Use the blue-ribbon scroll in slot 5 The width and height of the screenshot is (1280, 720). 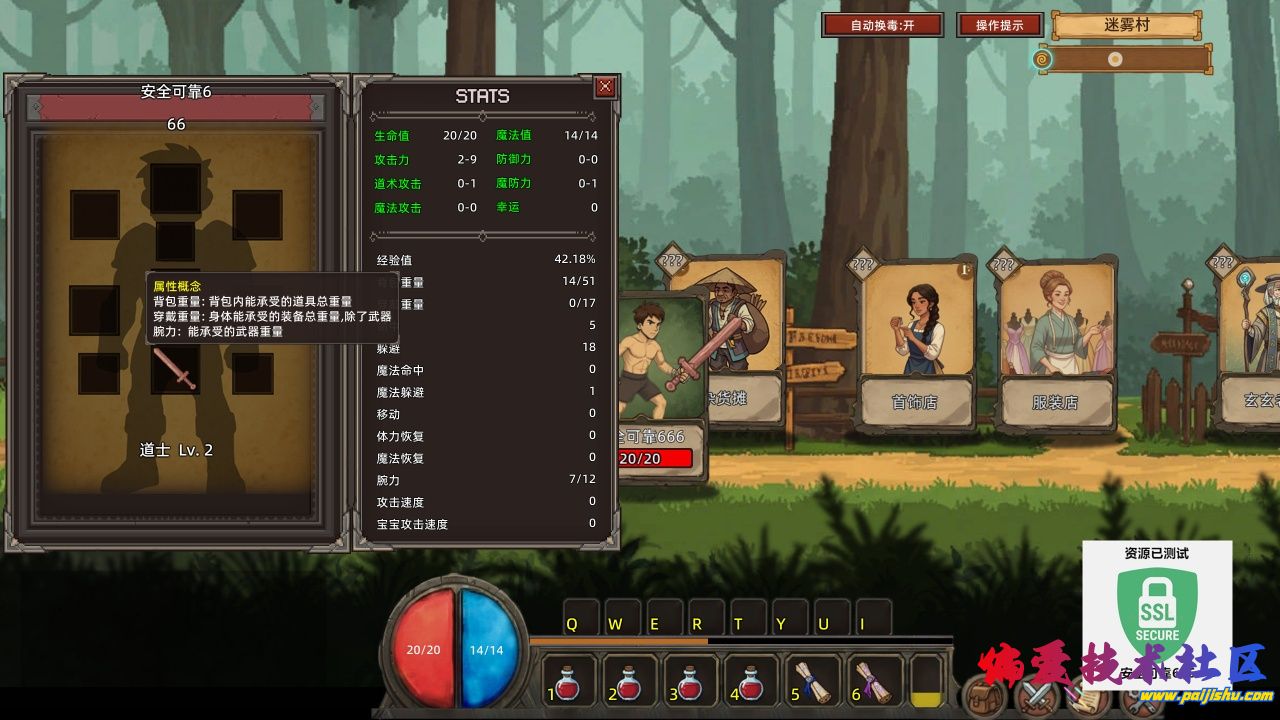point(811,681)
